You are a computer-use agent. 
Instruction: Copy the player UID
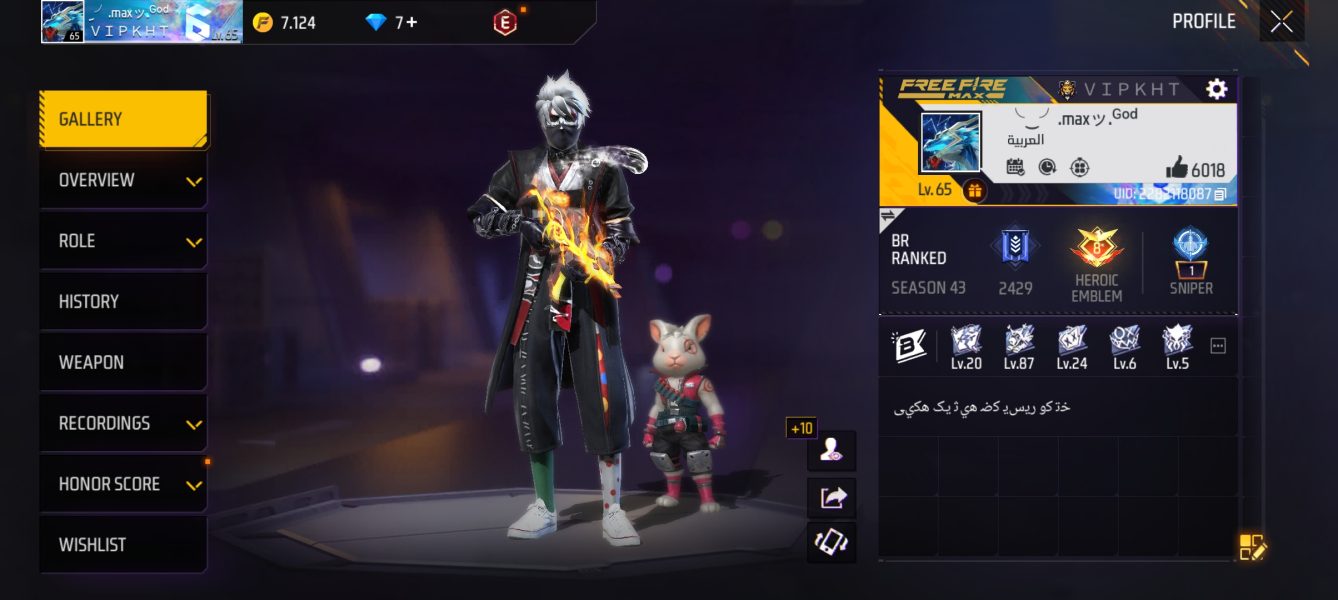coord(1220,194)
